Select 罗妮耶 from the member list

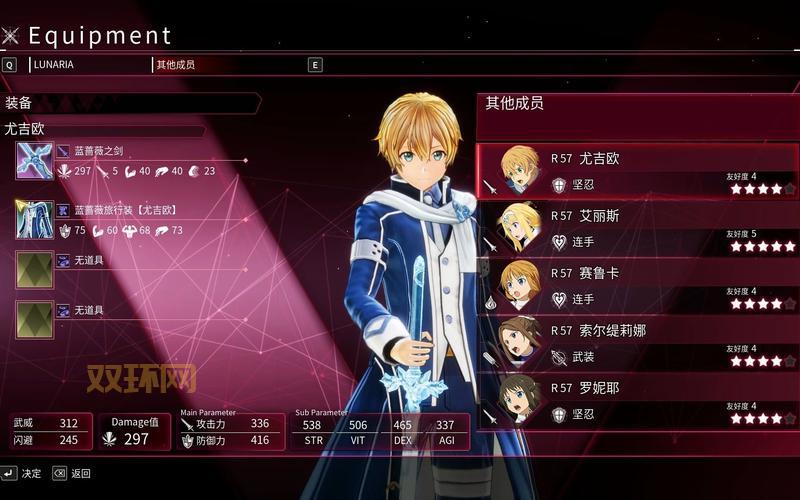point(637,399)
